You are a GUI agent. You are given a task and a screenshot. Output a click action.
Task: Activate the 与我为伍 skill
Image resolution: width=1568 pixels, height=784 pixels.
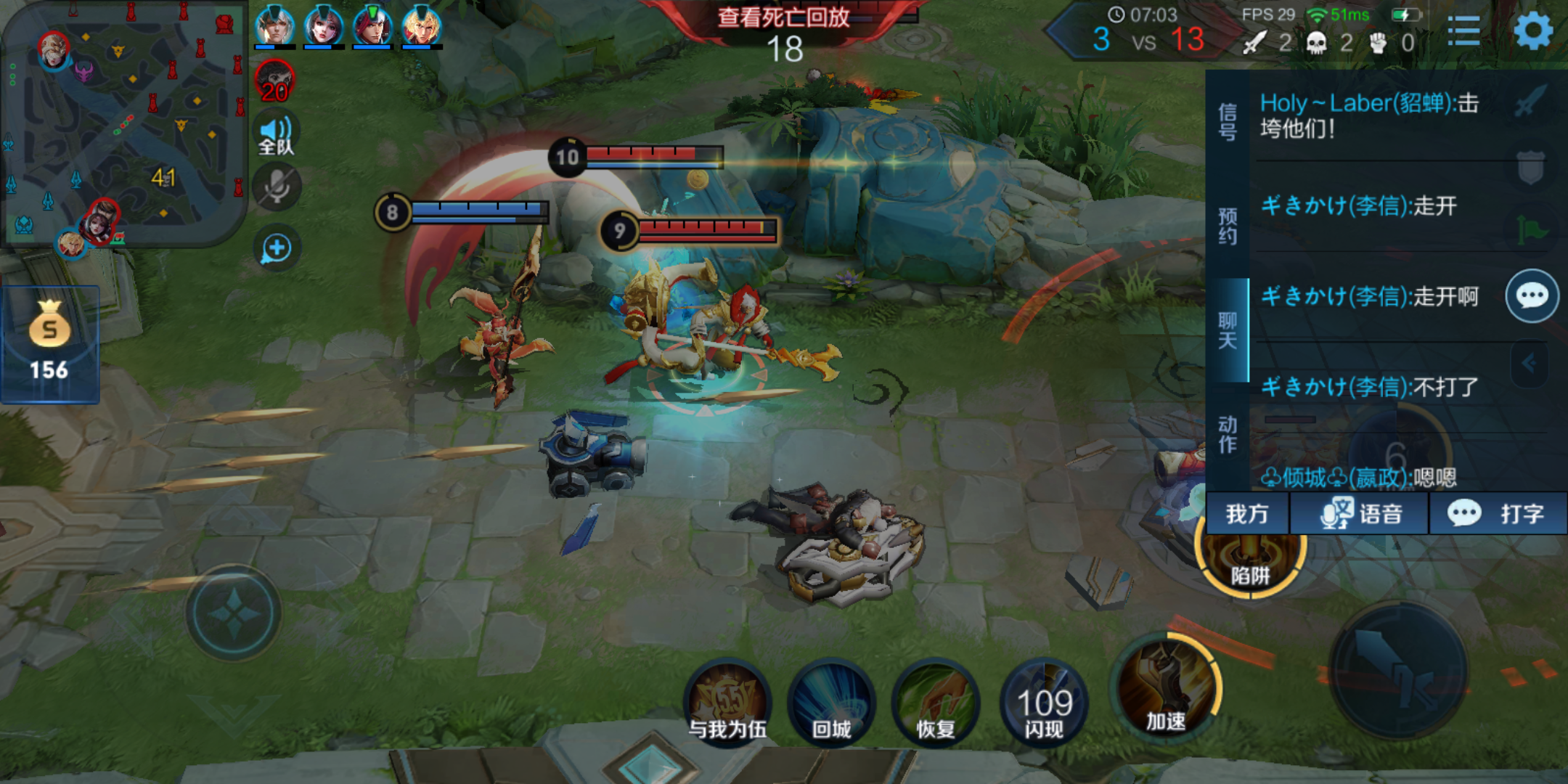(x=727, y=701)
